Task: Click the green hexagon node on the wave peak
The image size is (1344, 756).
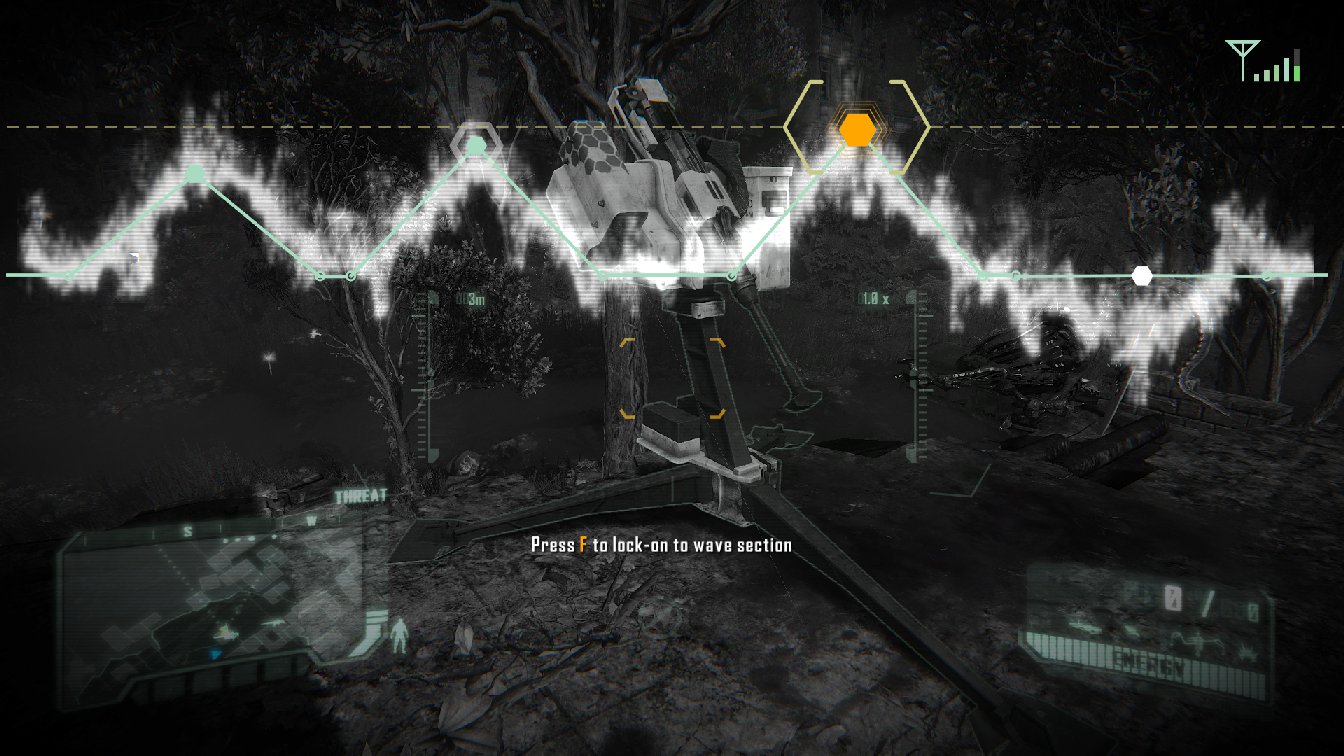Action: [477, 146]
